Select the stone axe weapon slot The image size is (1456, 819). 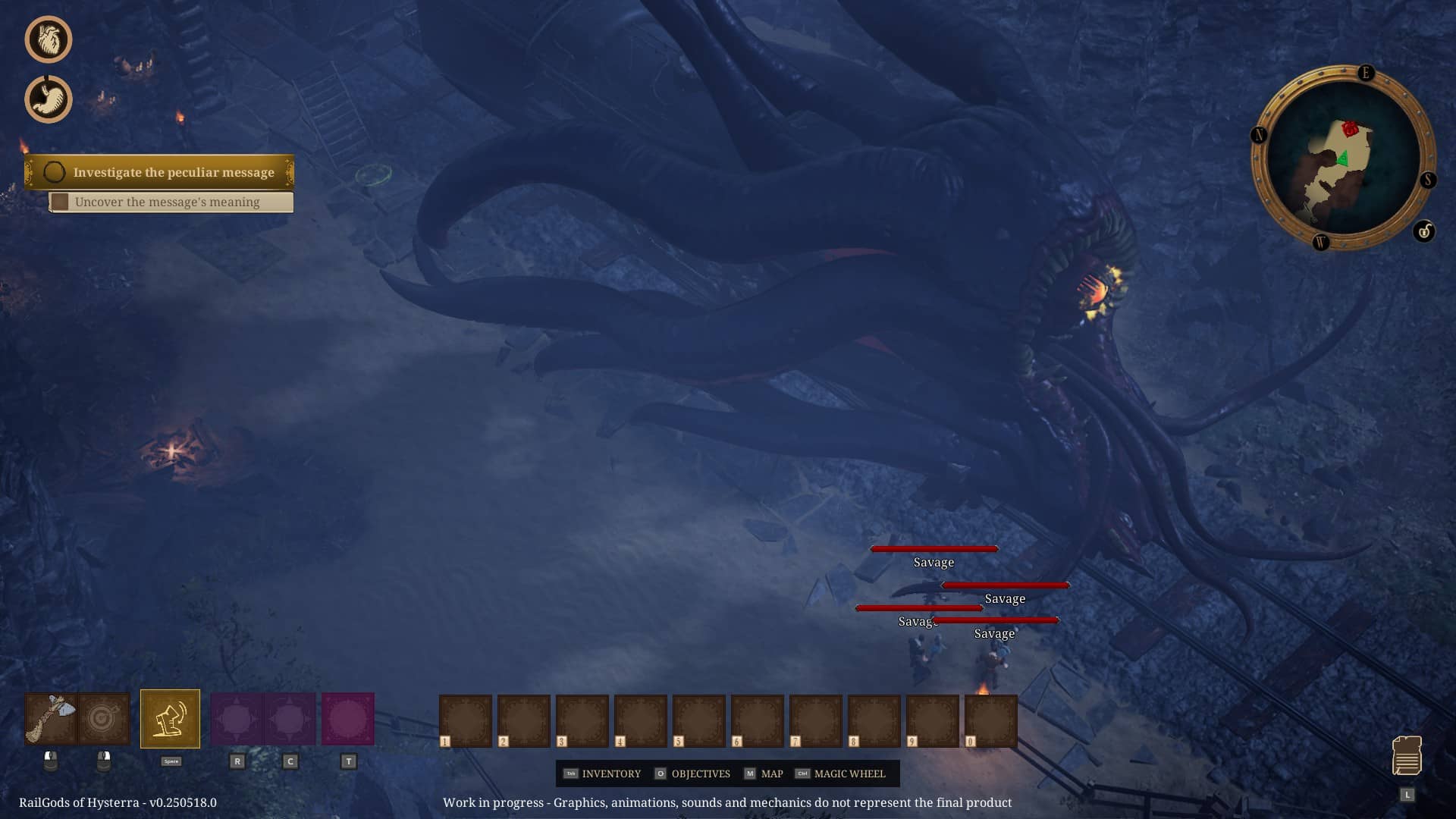(51, 718)
